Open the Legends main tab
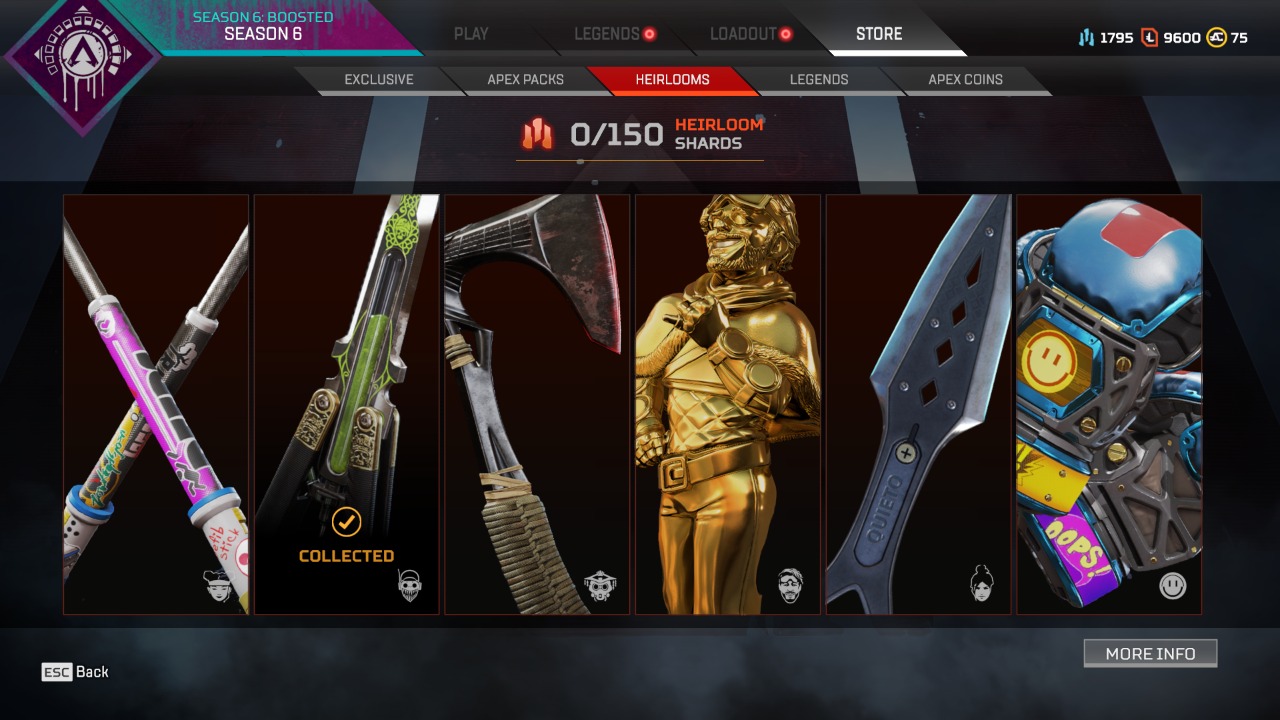The height and width of the screenshot is (720, 1280). (x=607, y=34)
